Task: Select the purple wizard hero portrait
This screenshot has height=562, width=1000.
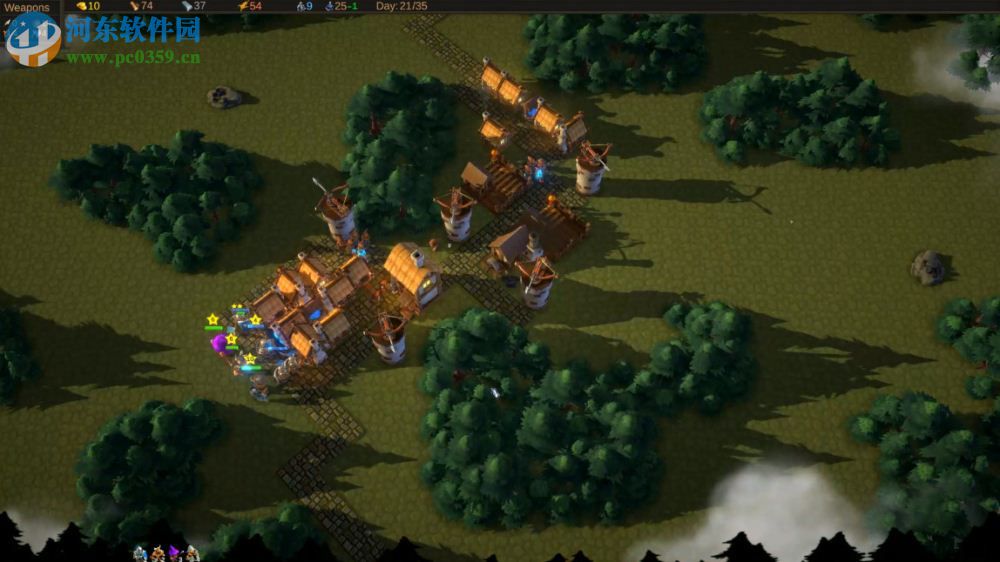Action: 174,553
